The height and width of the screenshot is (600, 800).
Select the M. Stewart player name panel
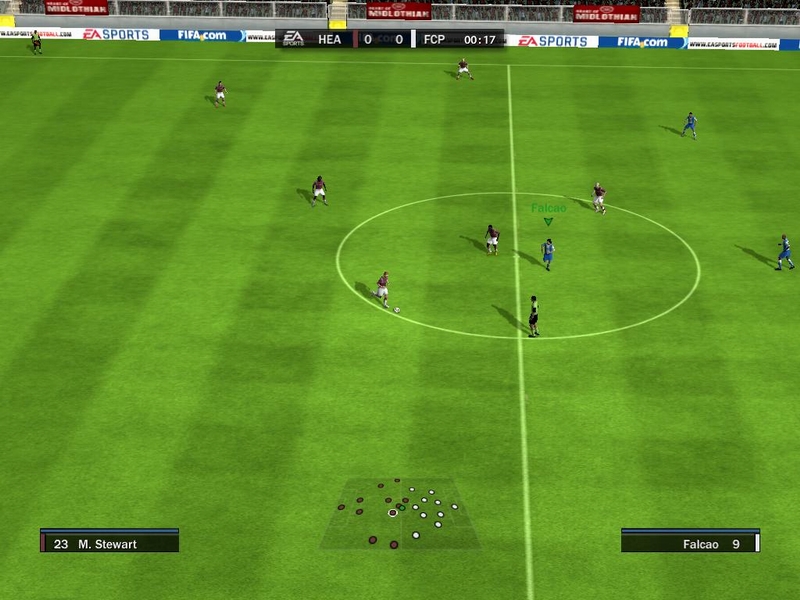[109, 543]
